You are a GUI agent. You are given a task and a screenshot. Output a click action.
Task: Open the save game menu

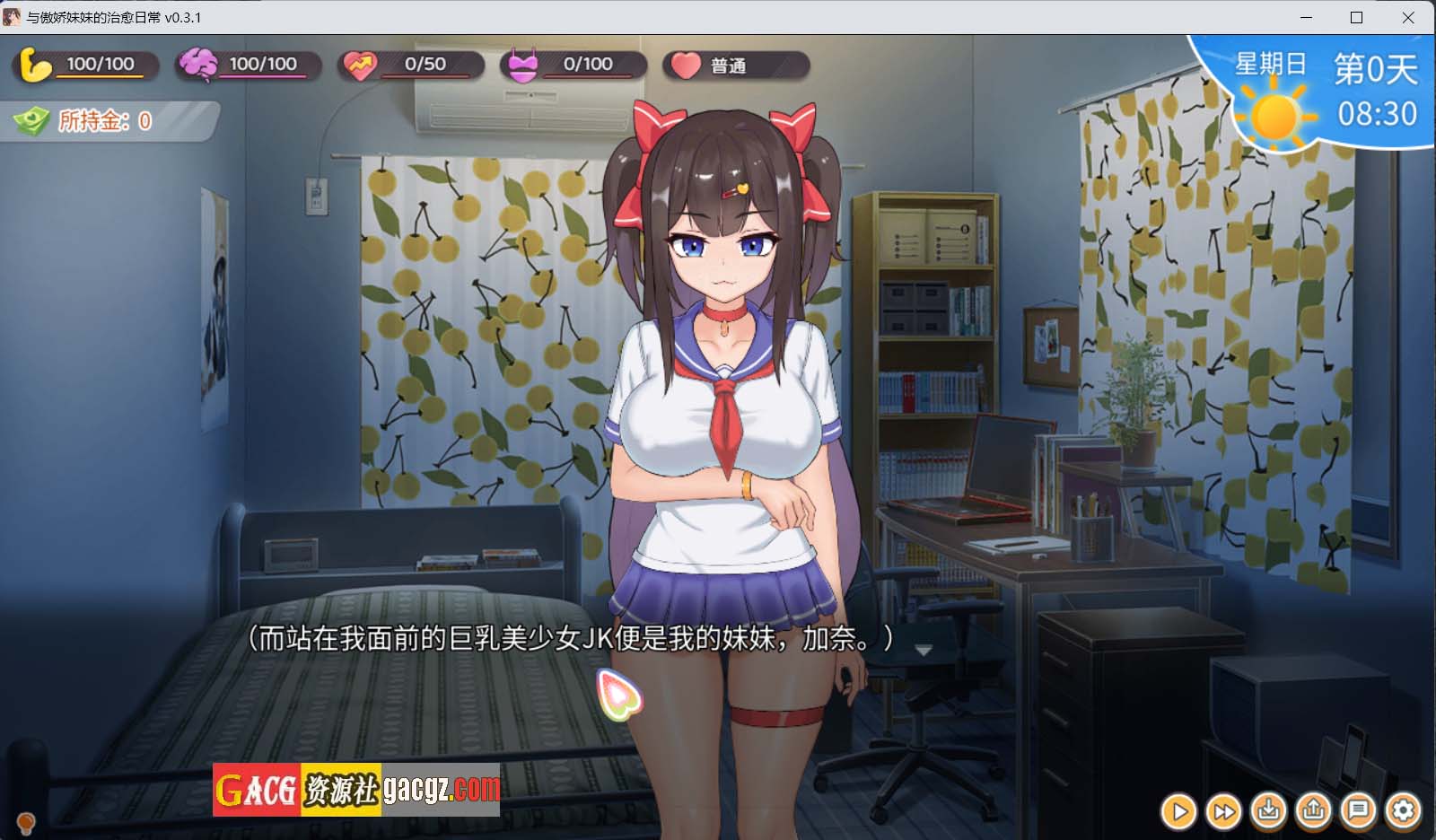point(1269,811)
